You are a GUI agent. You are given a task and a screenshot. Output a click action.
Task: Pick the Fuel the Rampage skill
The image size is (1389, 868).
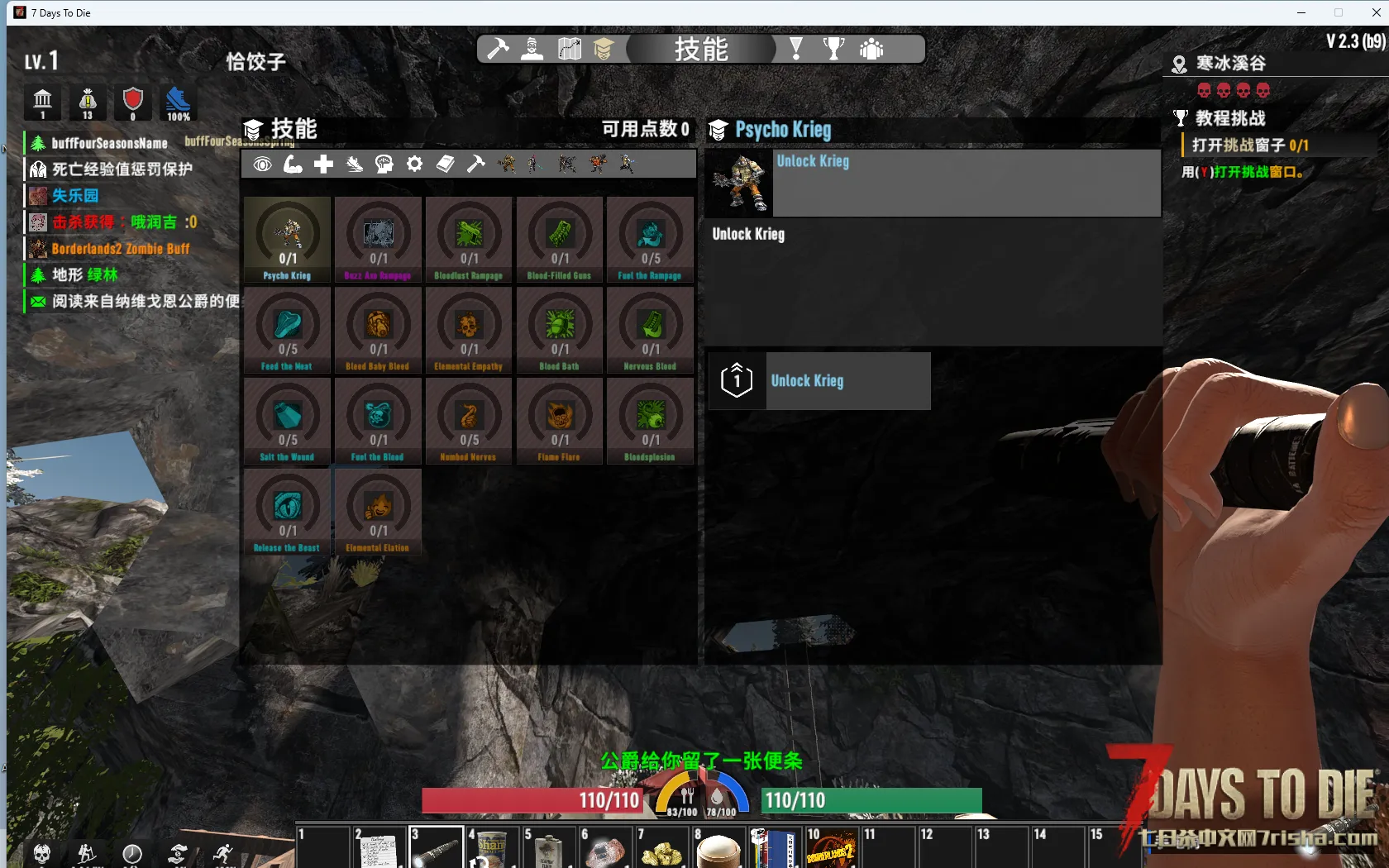click(x=650, y=240)
